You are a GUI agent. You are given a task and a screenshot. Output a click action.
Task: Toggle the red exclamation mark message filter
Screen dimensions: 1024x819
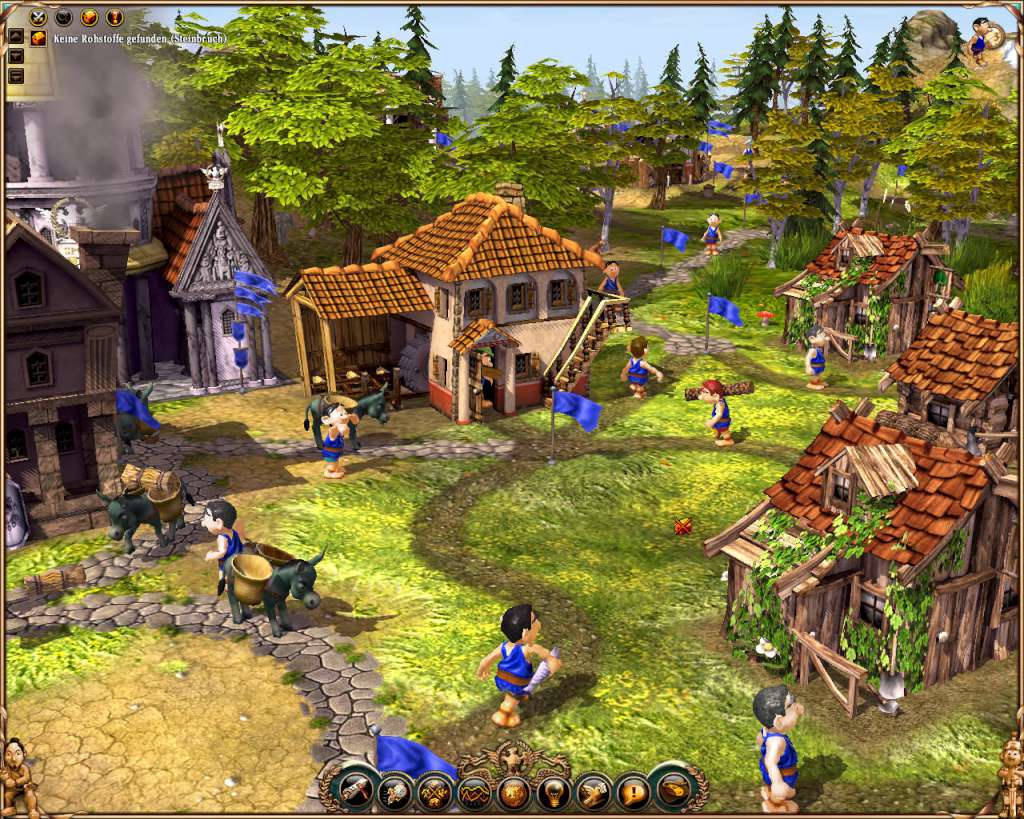(114, 17)
